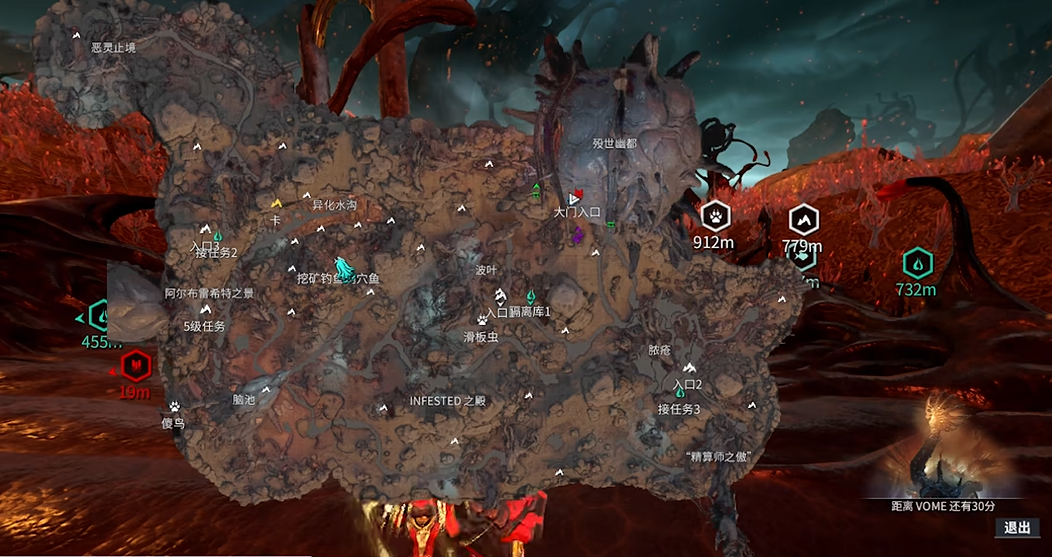Pick the 接任务2 bounty marker
This screenshot has width=1052, height=557.
(x=217, y=237)
